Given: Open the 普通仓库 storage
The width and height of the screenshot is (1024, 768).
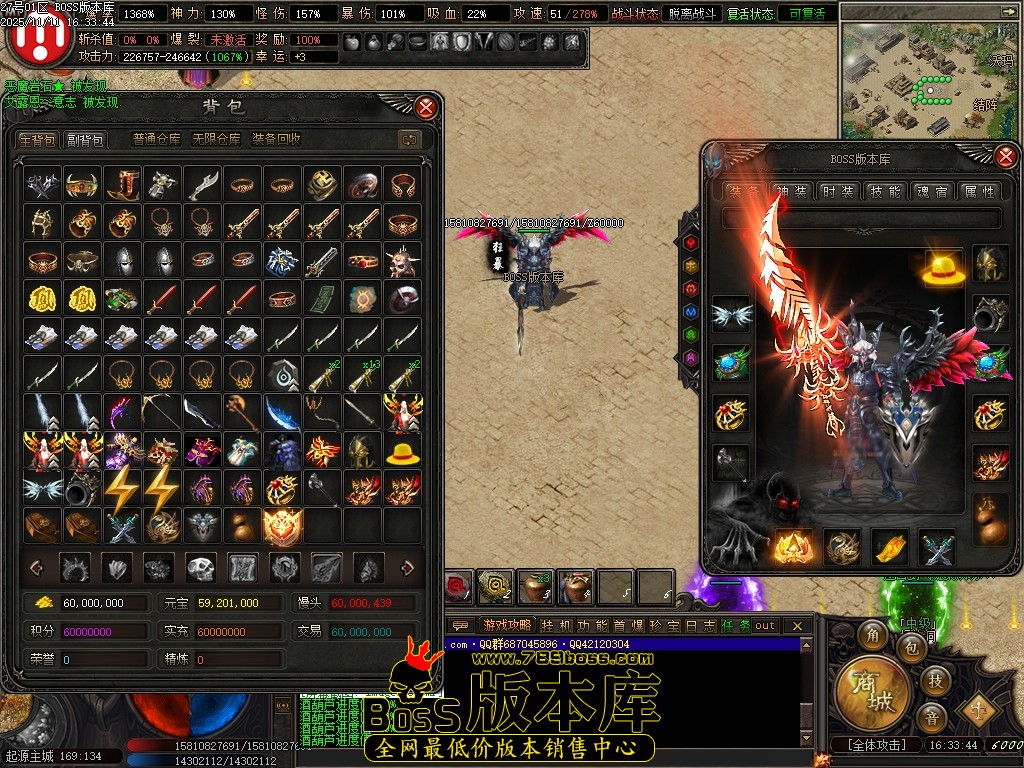Looking at the screenshot, I should coord(157,140).
